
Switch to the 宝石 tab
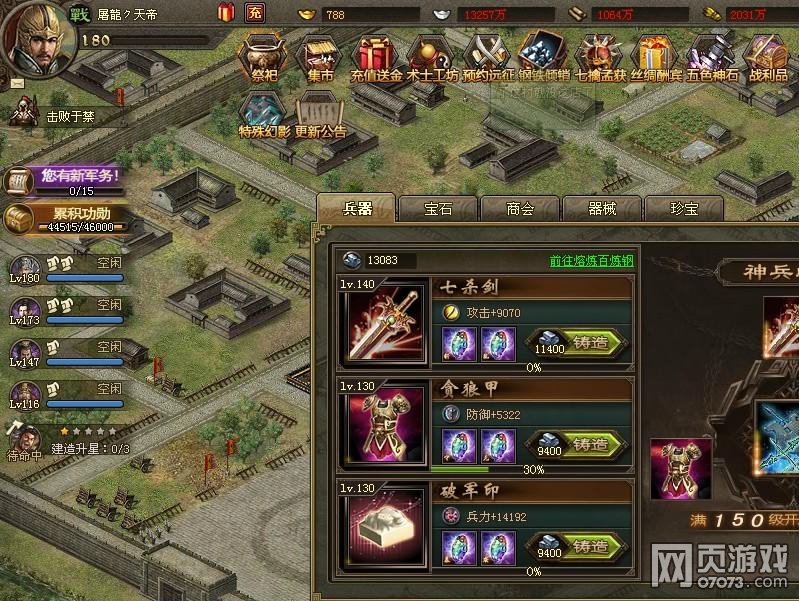(438, 209)
